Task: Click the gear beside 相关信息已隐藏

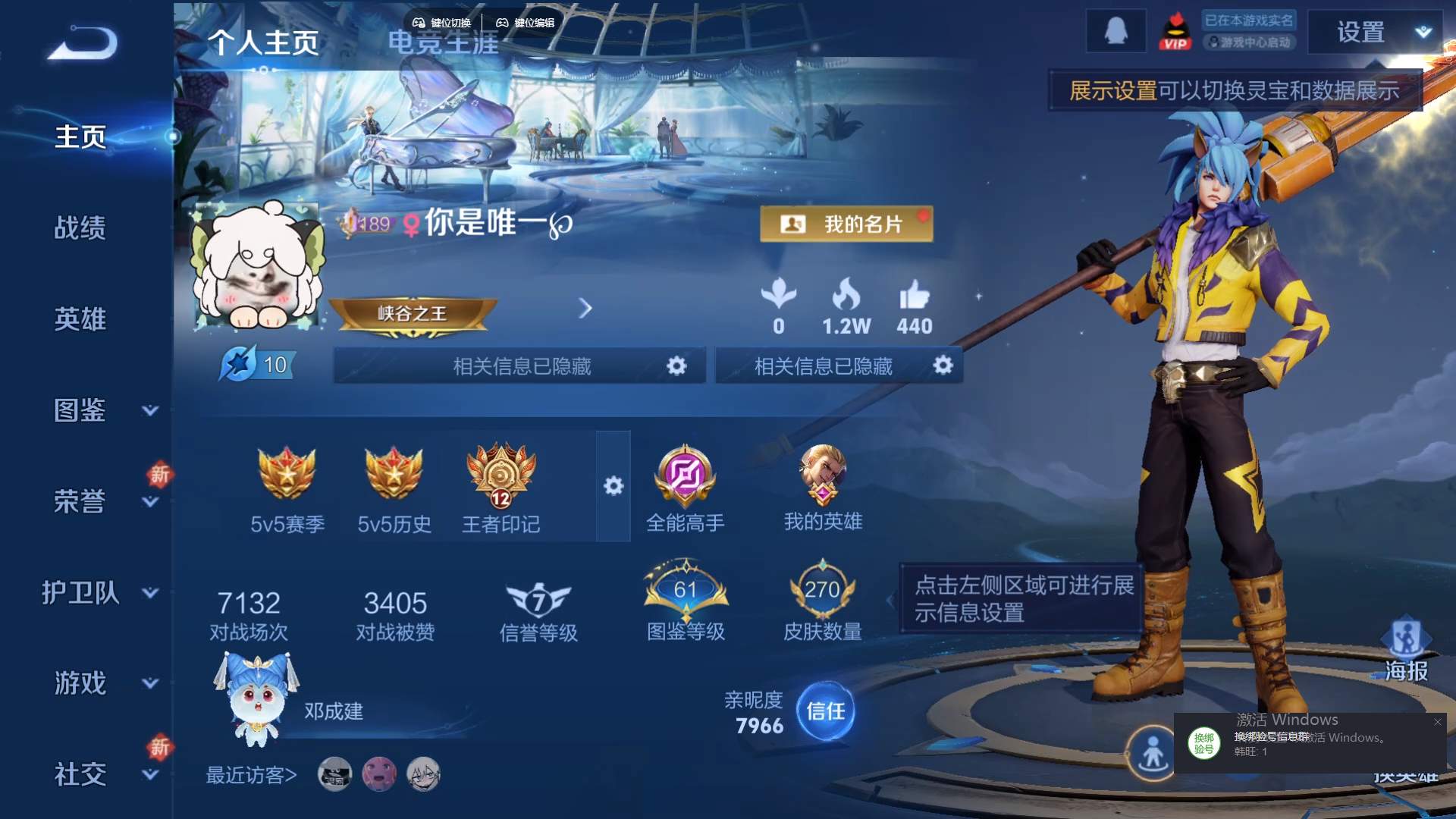Action: [677, 365]
